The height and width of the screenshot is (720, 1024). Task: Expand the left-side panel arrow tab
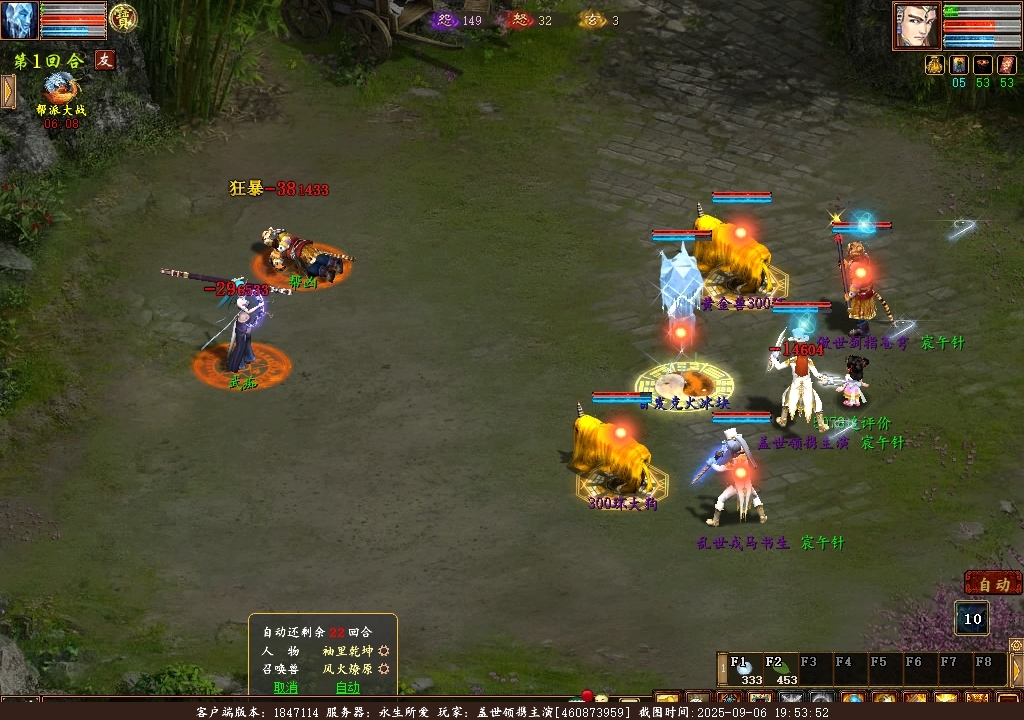pyautogui.click(x=8, y=91)
